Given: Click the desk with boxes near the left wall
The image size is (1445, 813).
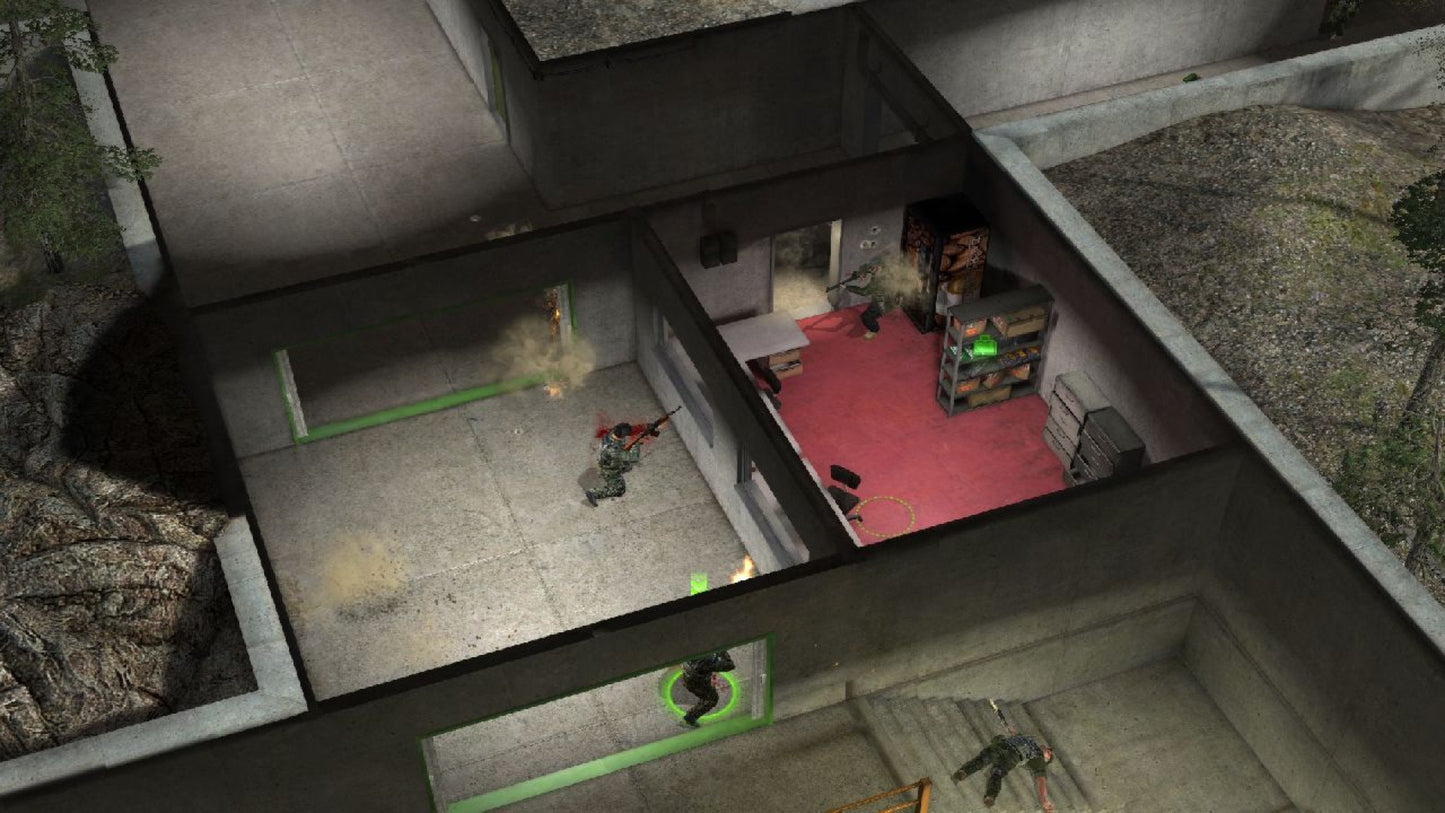Looking at the screenshot, I should click(x=784, y=365).
